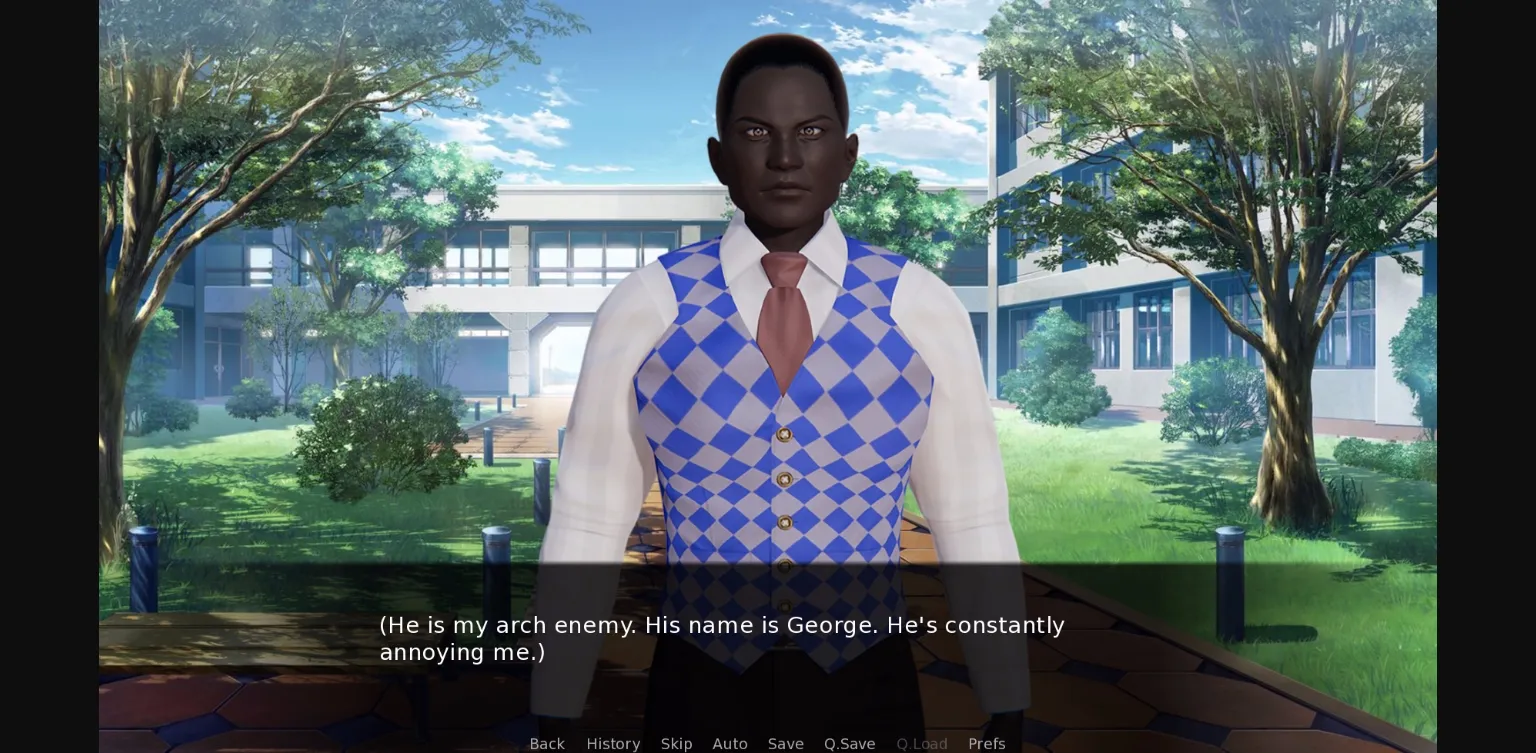Viewport: 1536px width, 753px height.
Task: Click Q.Save for a quick save slot
Action: (x=849, y=744)
